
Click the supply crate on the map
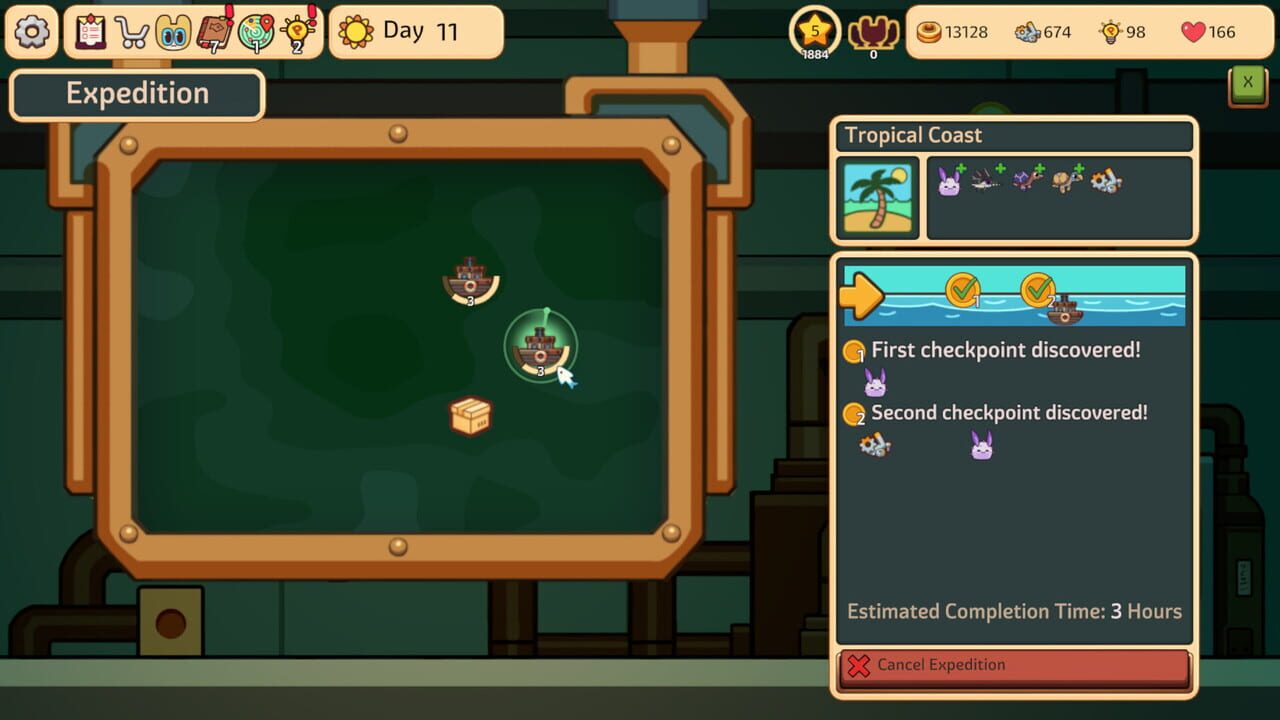point(470,414)
